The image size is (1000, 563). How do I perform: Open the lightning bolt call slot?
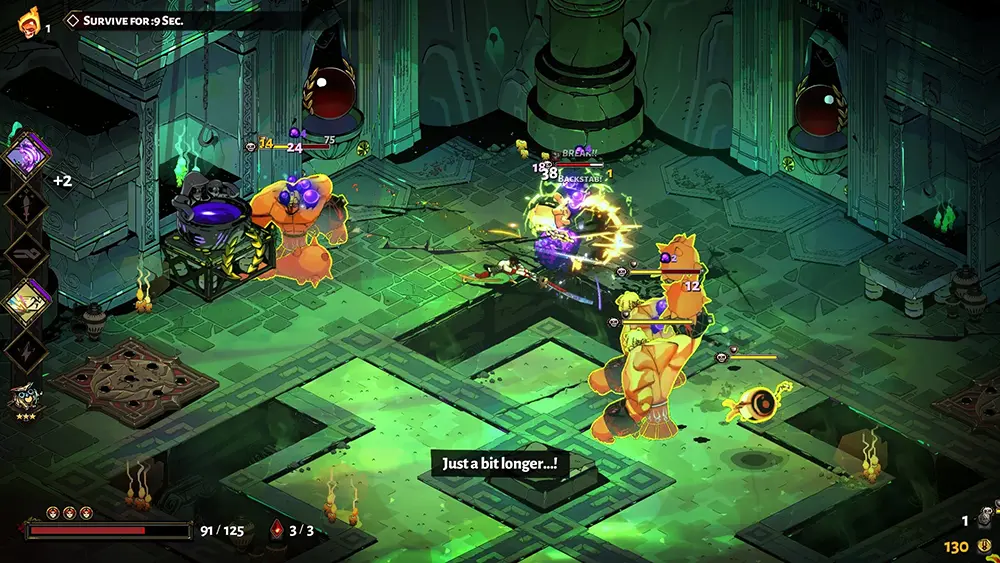pos(25,350)
